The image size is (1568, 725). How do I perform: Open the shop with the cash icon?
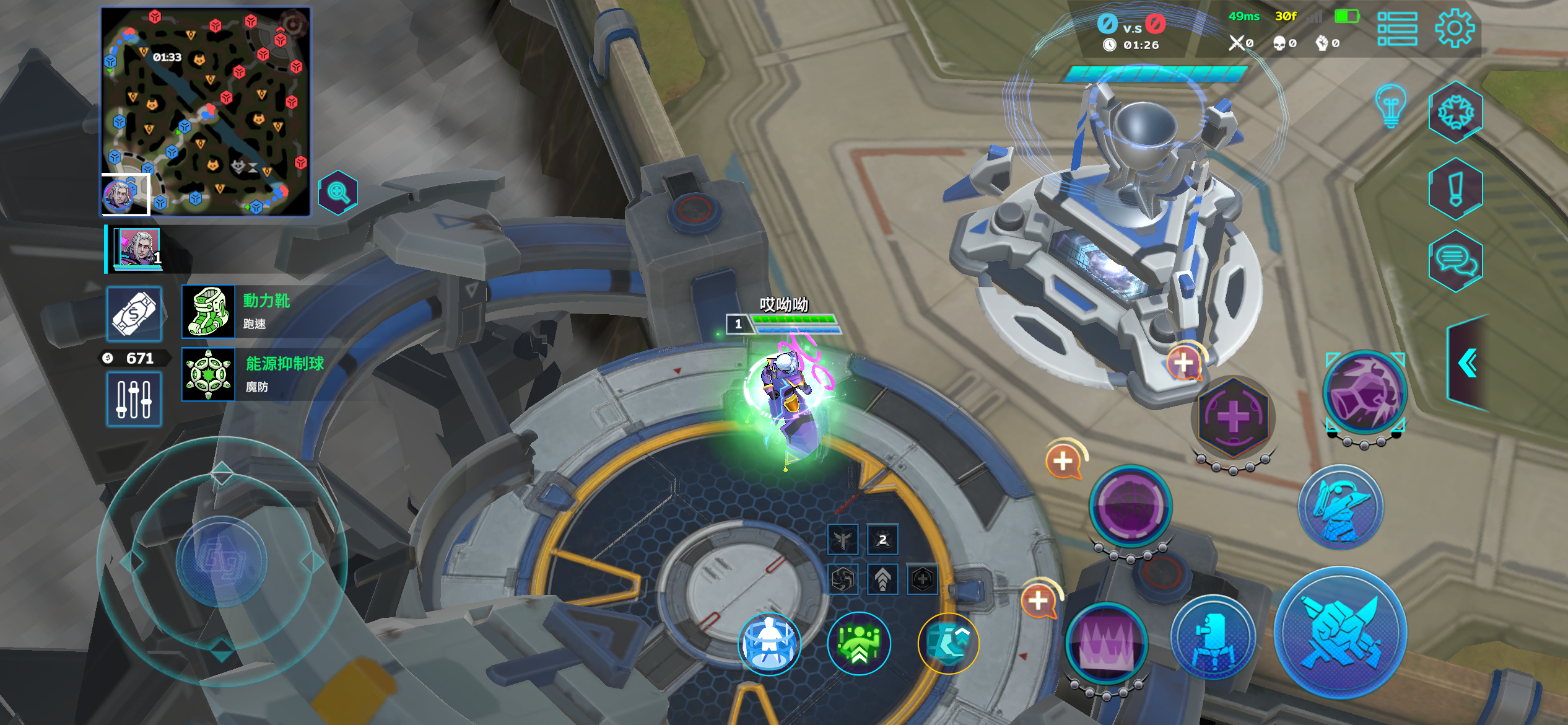[x=134, y=314]
